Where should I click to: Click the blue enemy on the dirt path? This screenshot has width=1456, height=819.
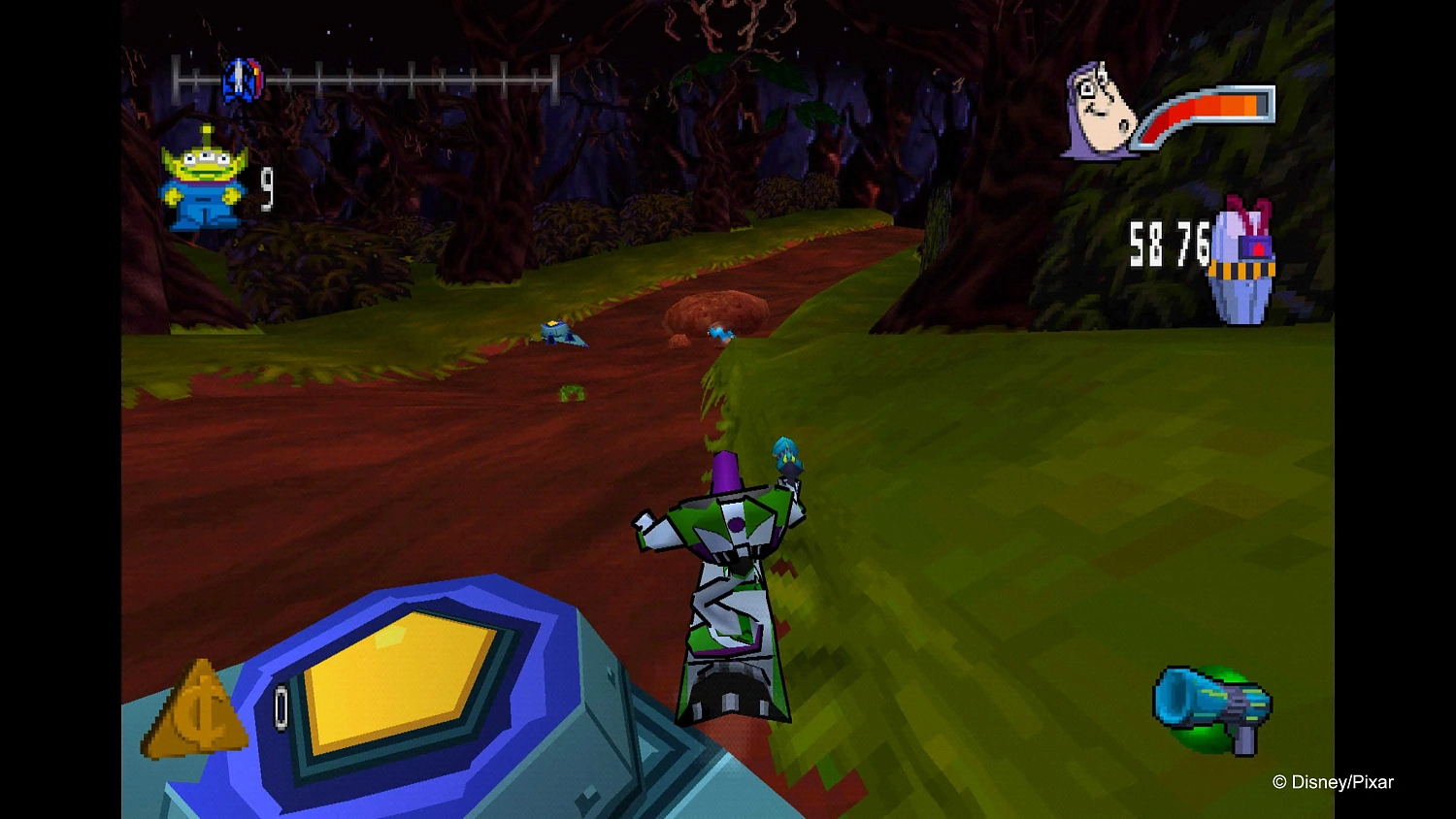point(561,332)
